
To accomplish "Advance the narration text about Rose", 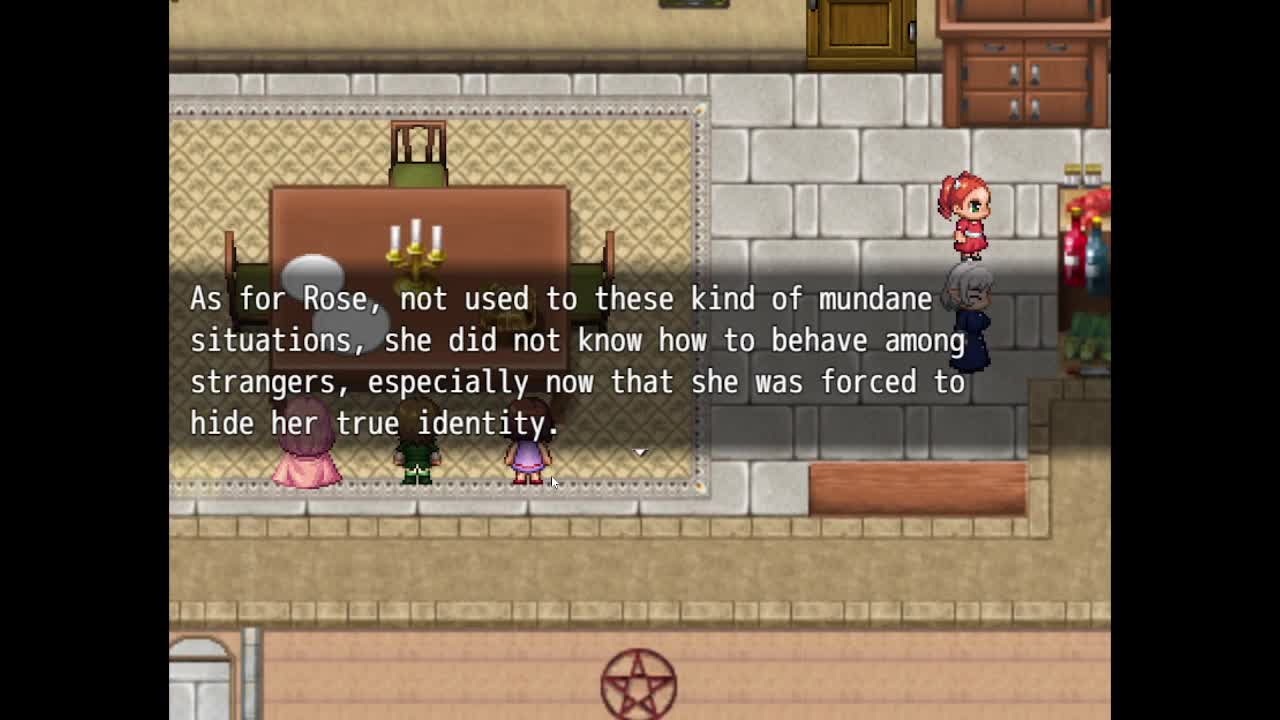I will tap(577, 361).
